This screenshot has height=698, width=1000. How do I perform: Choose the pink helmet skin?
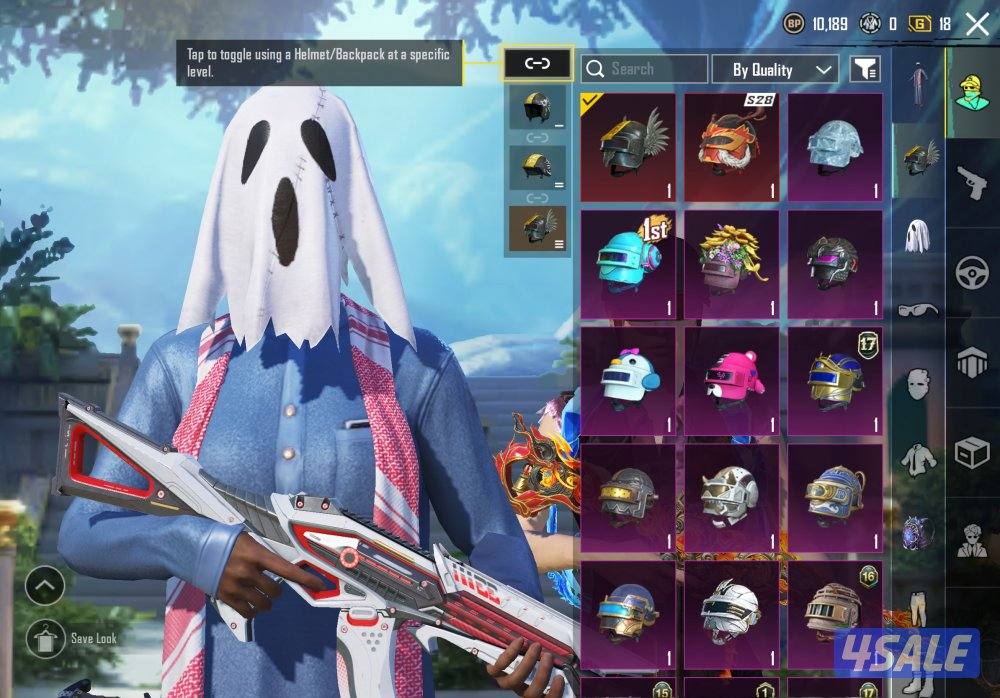click(x=731, y=381)
